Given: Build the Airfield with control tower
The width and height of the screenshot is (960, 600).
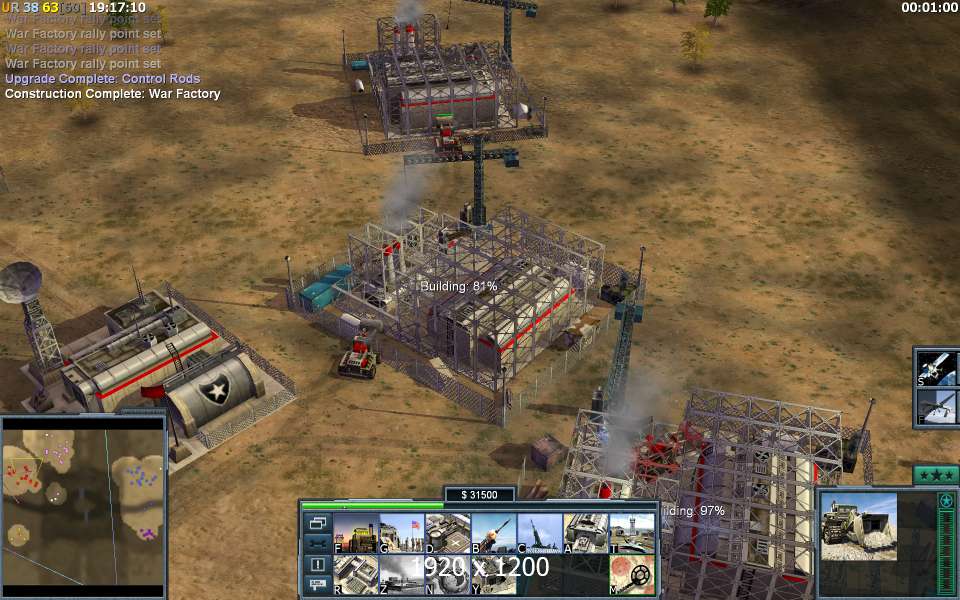Looking at the screenshot, I should (632, 533).
